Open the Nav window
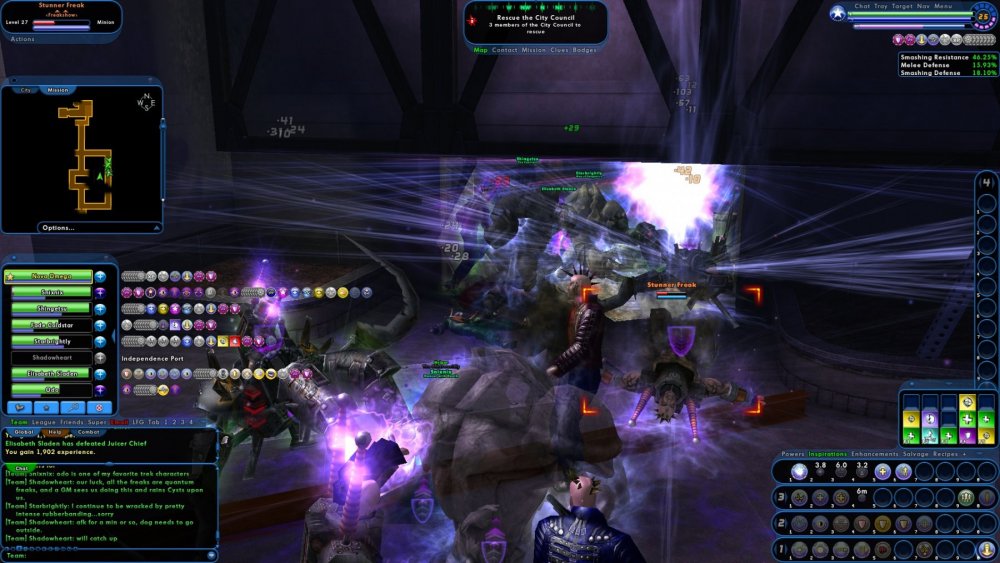Image resolution: width=1000 pixels, height=563 pixels. (925, 6)
